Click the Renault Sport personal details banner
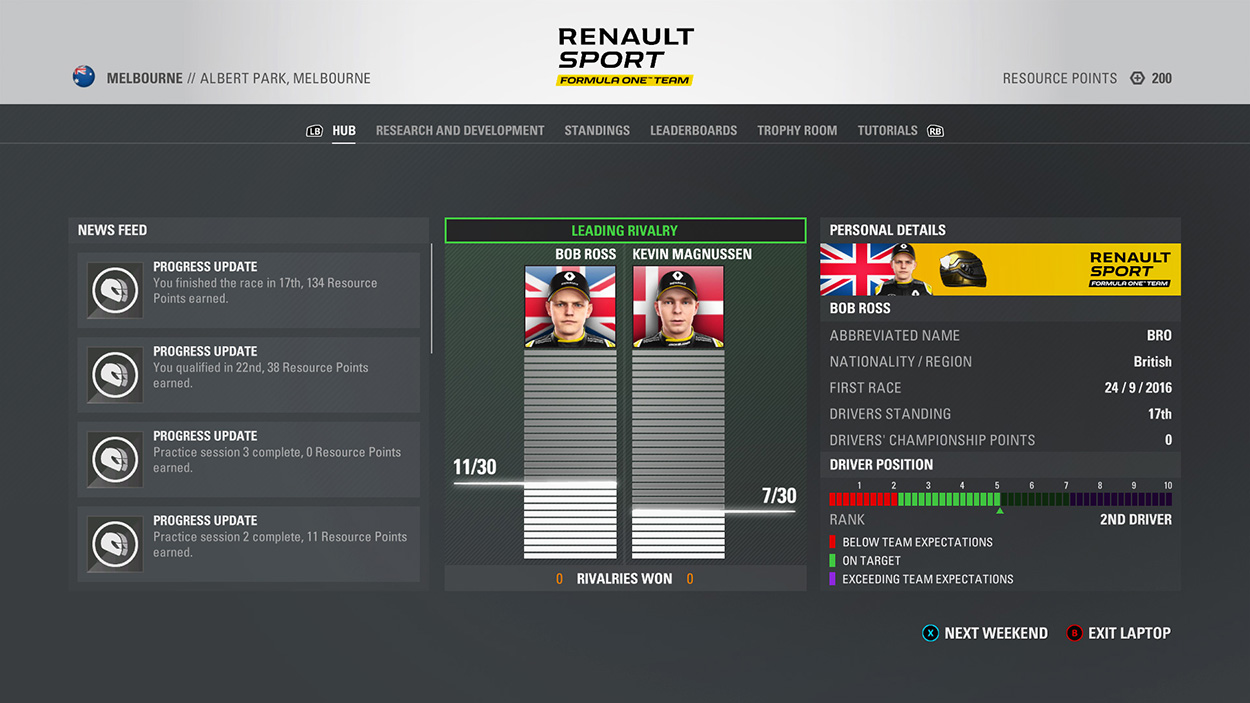 tap(1000, 270)
